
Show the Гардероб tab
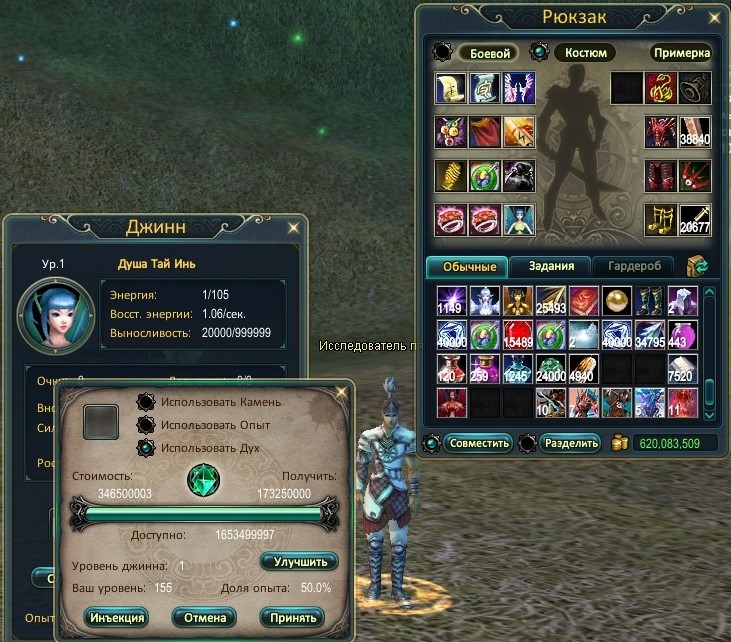coord(633,267)
